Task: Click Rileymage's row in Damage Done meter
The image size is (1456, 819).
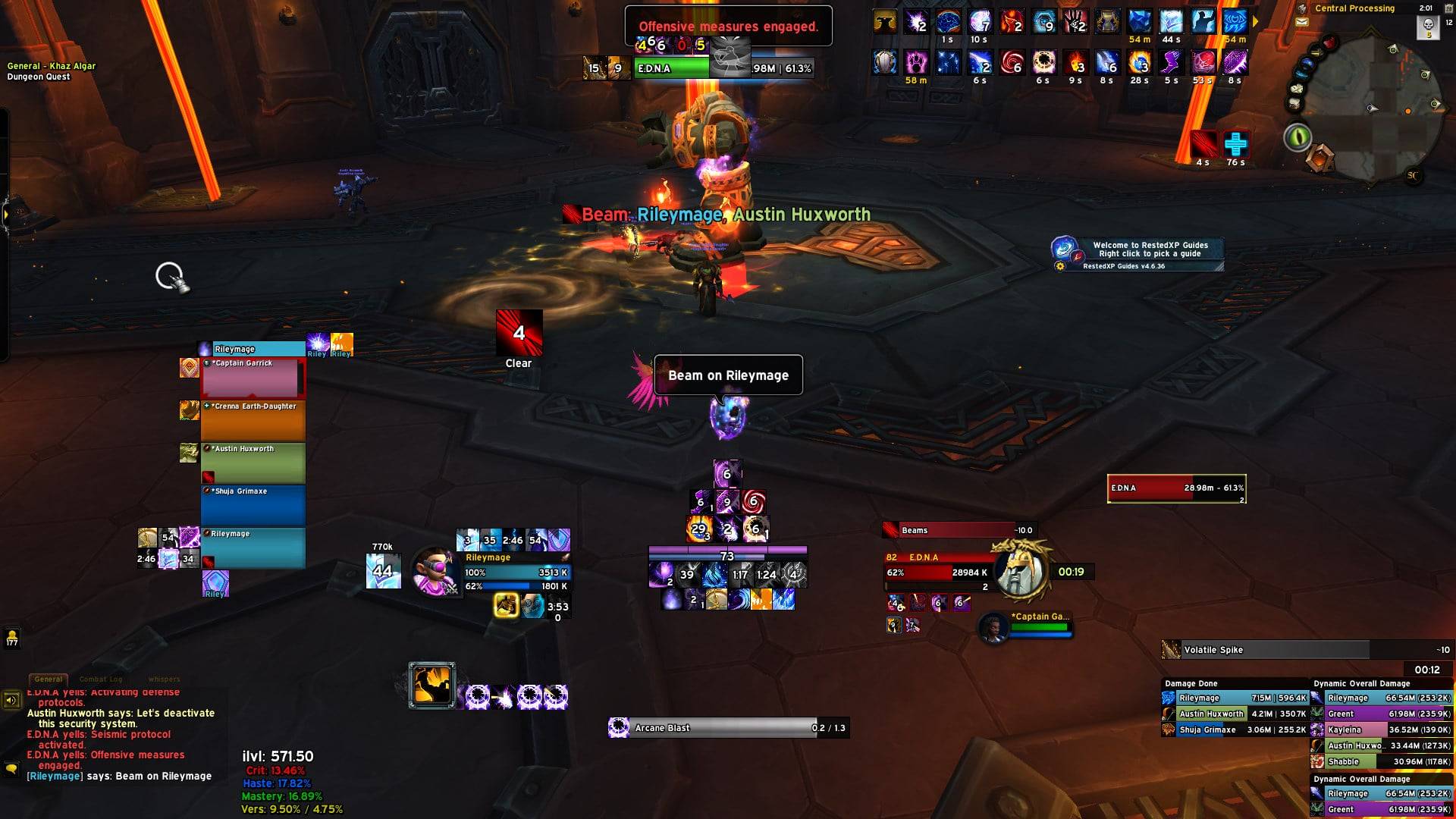Action: pyautogui.click(x=1235, y=698)
